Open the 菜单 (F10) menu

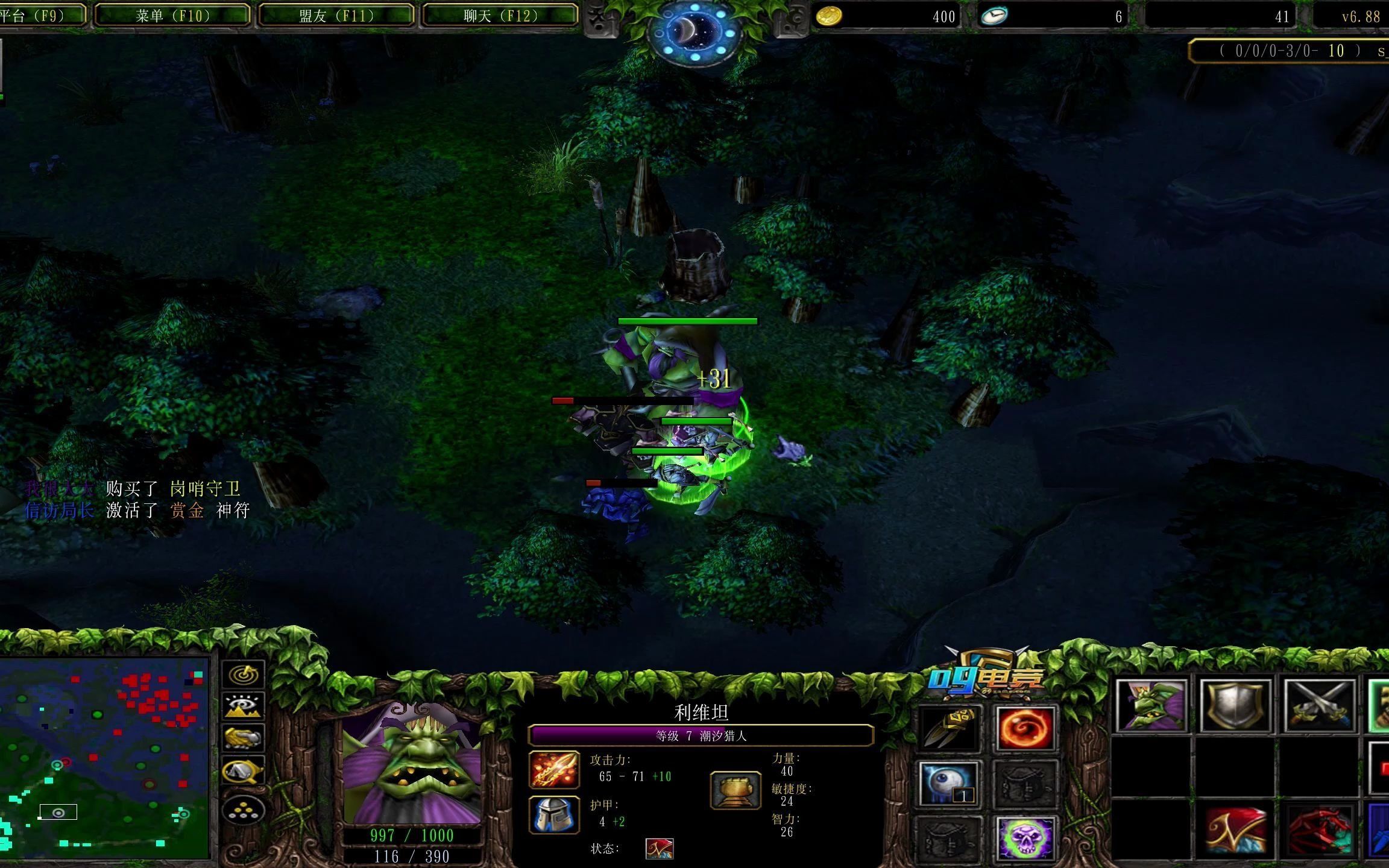[173, 16]
